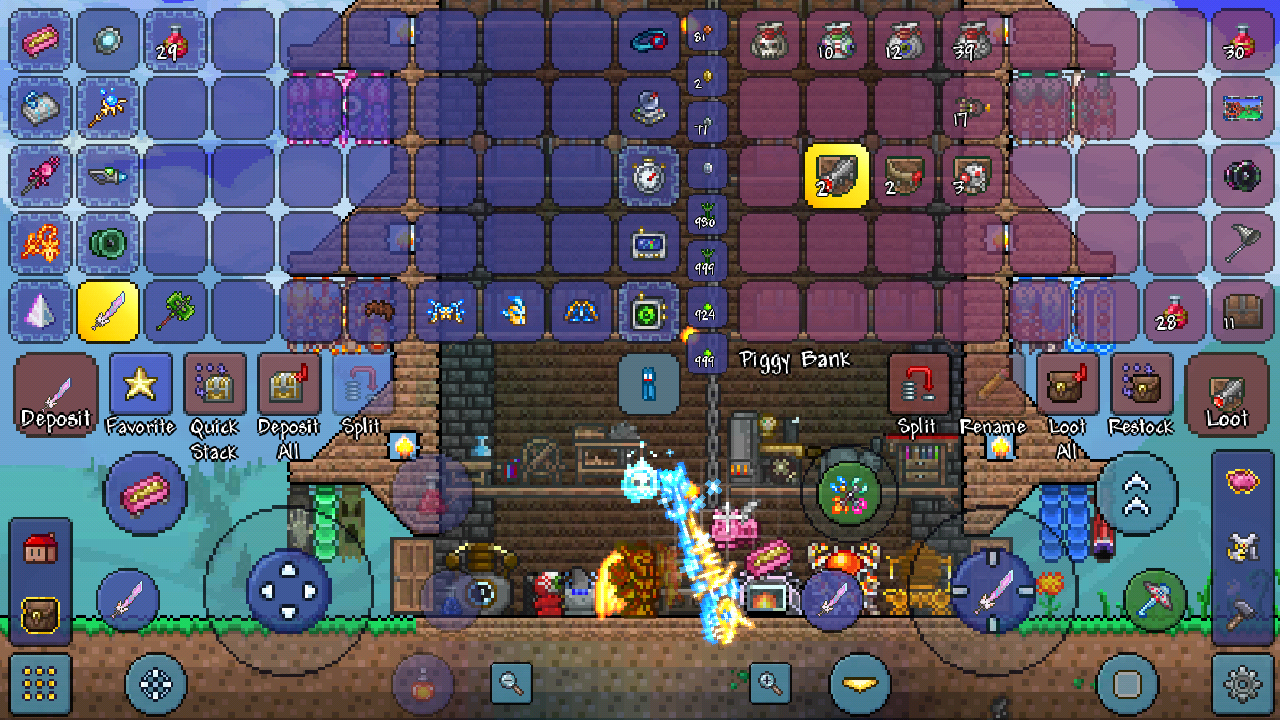Select the yellow-highlighted sword in the inventory
This screenshot has width=1280, height=720.
108,311
